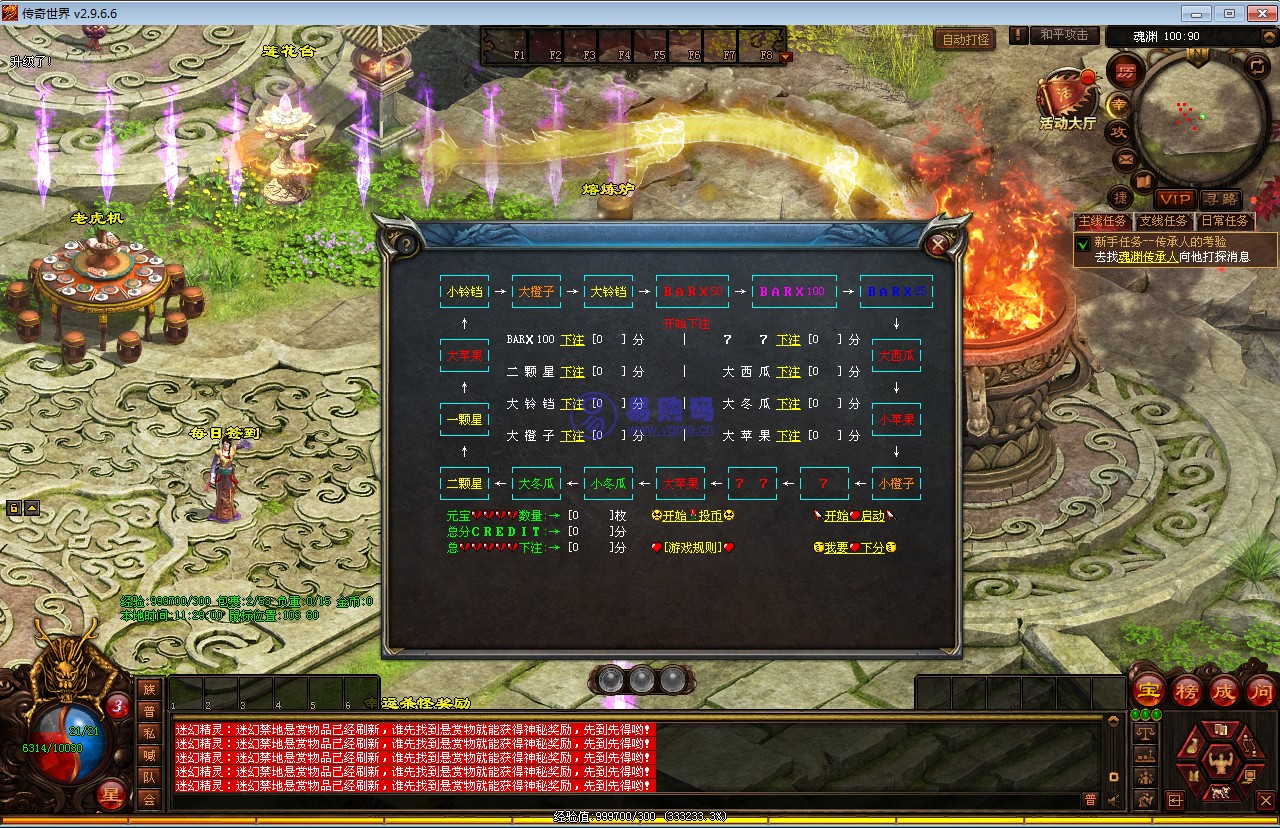Open the dialog's question mark help
The image size is (1280, 828).
click(406, 244)
